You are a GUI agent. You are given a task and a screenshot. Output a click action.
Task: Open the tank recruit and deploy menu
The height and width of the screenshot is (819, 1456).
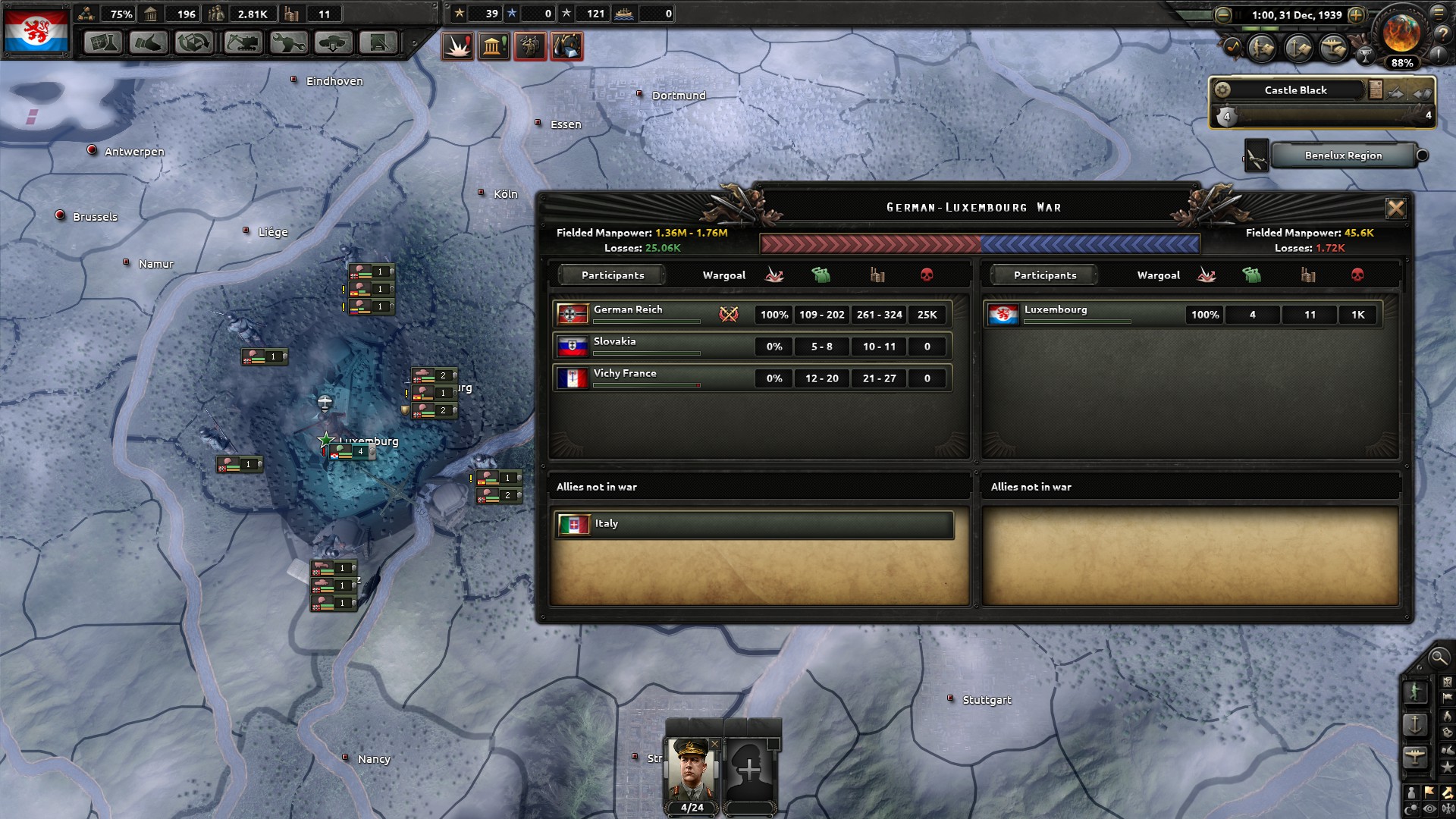(333, 43)
